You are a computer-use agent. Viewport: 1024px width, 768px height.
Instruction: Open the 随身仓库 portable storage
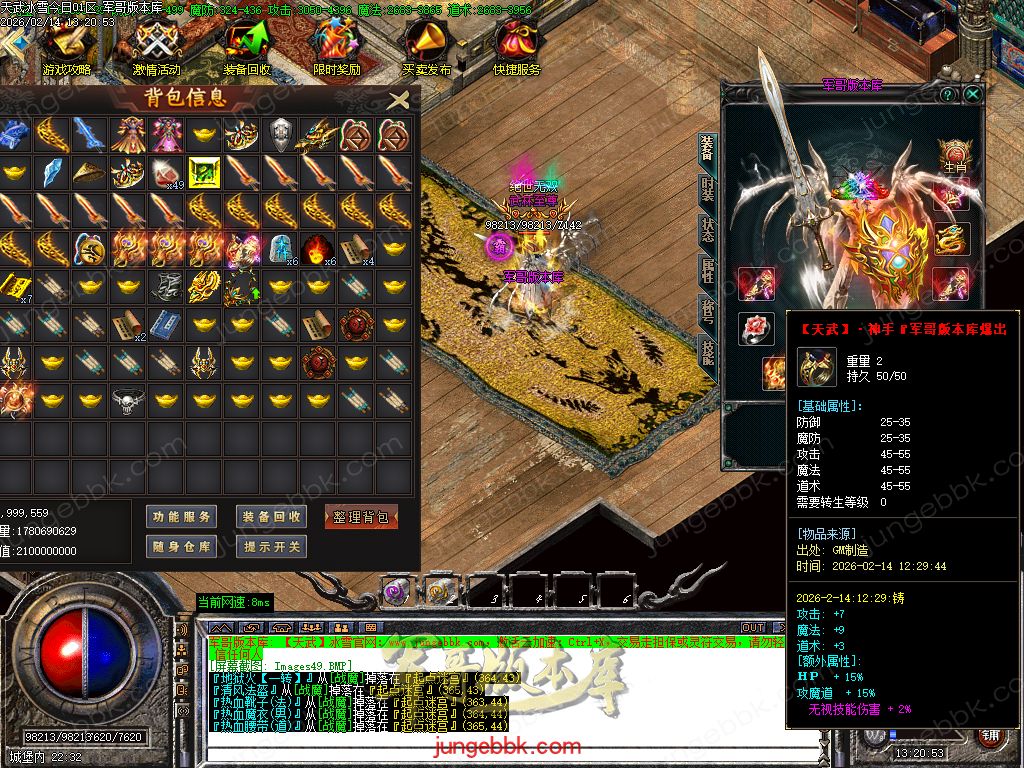(x=181, y=547)
